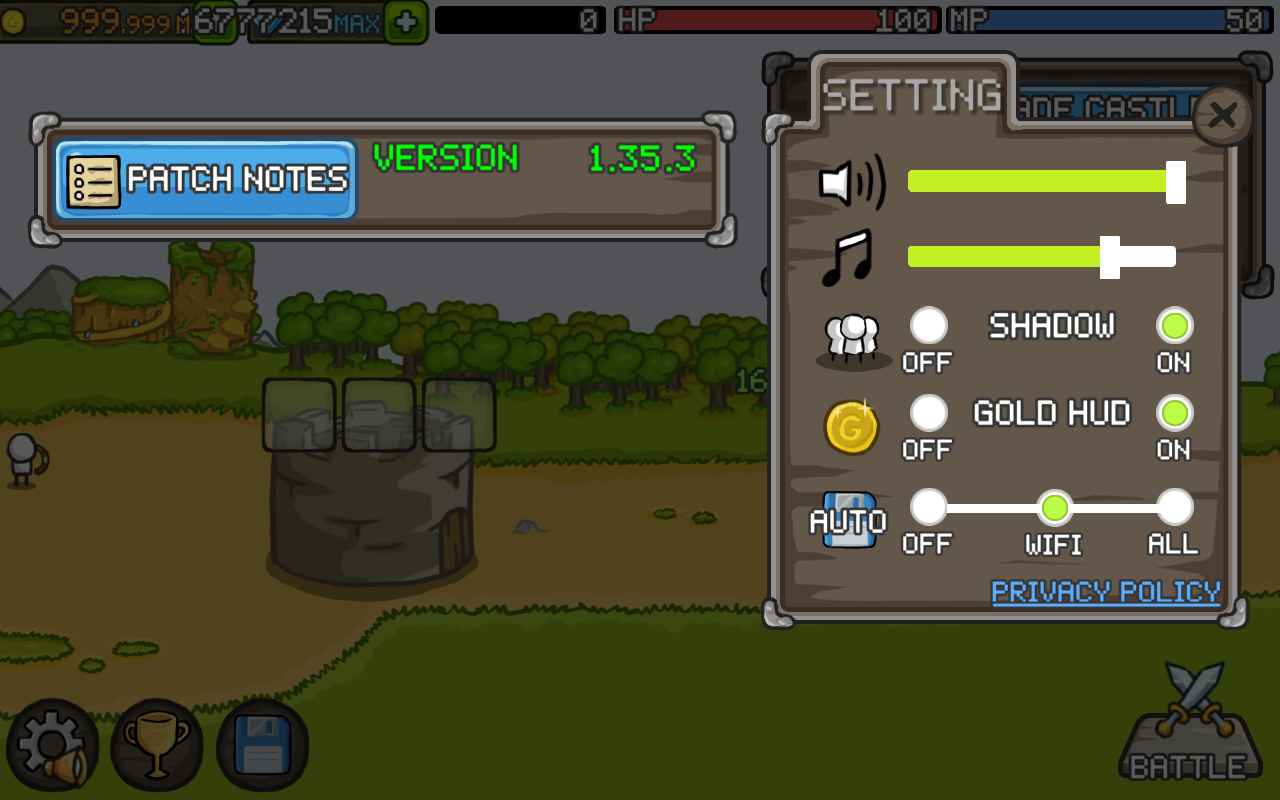This screenshot has height=800, width=1280.
Task: Click the gear settings icon
Action: [52, 746]
